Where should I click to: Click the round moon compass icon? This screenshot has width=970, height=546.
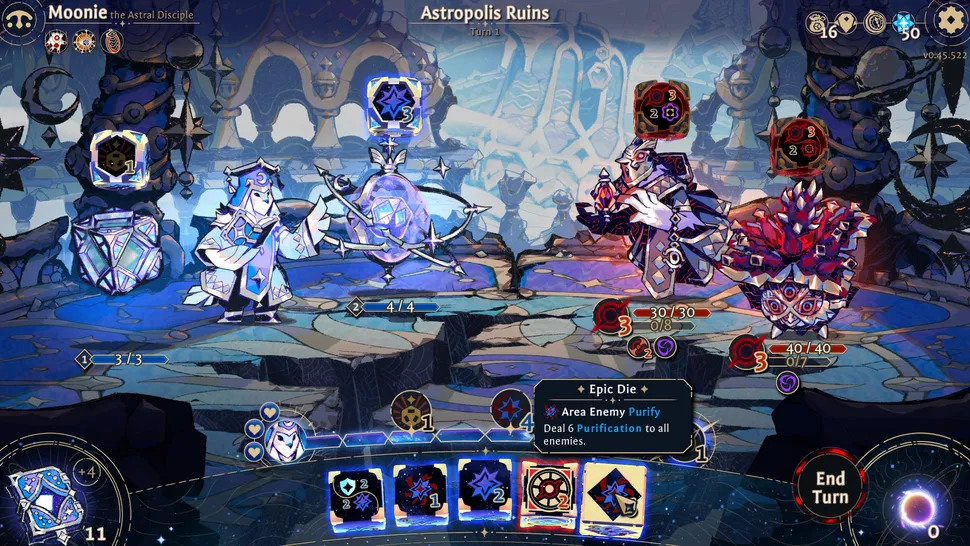875,22
